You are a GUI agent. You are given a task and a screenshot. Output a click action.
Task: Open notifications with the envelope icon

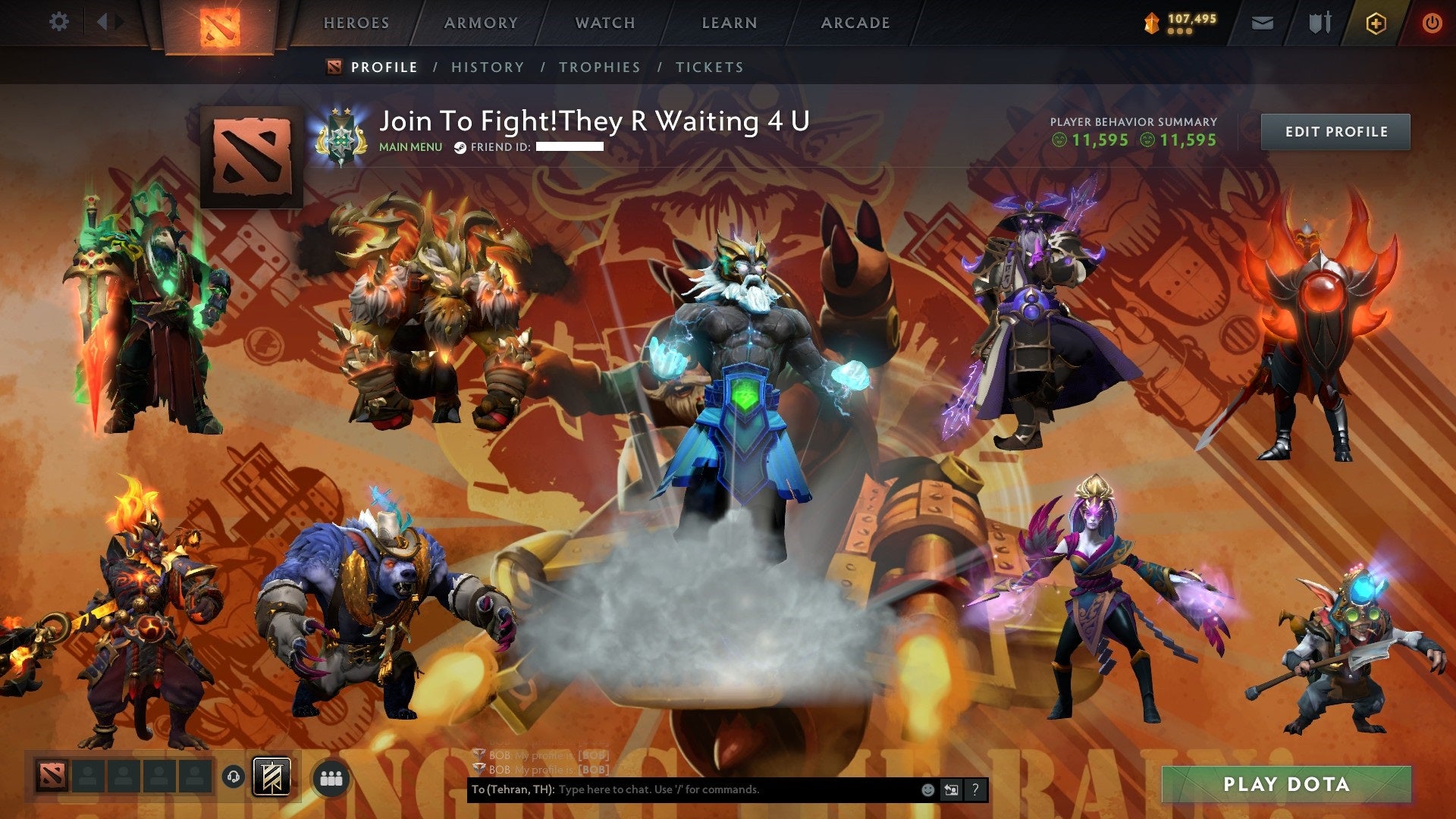coord(1263,22)
